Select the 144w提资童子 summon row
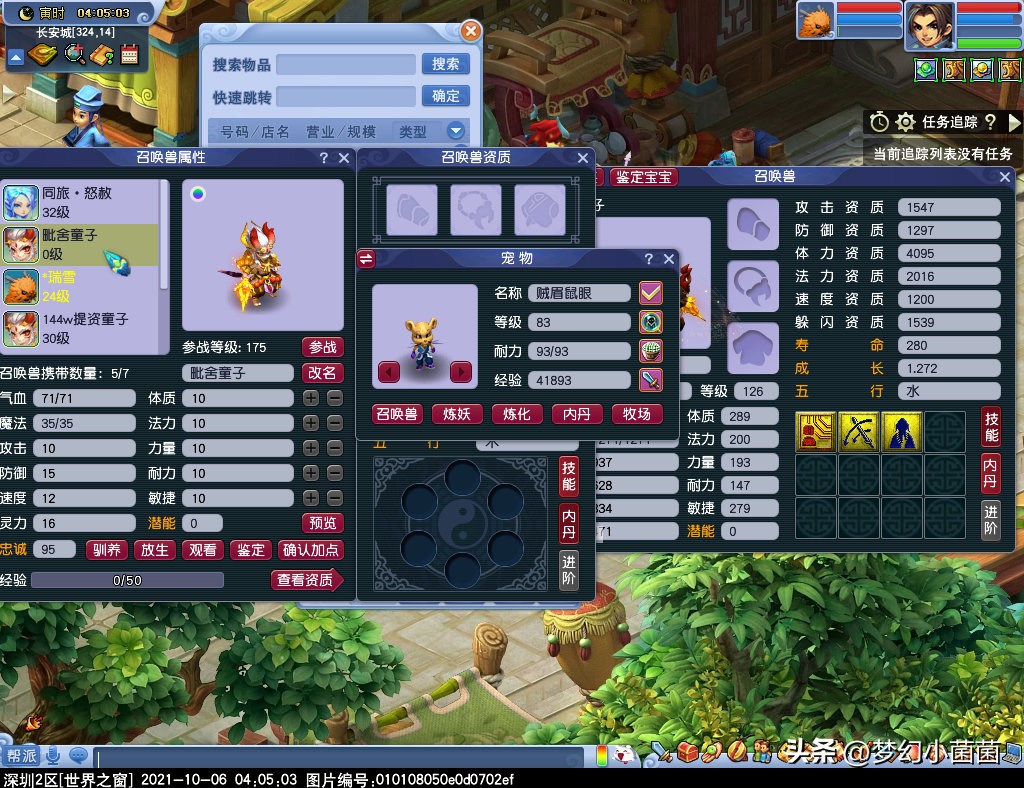The height and width of the screenshot is (788, 1024). pyautogui.click(x=80, y=328)
